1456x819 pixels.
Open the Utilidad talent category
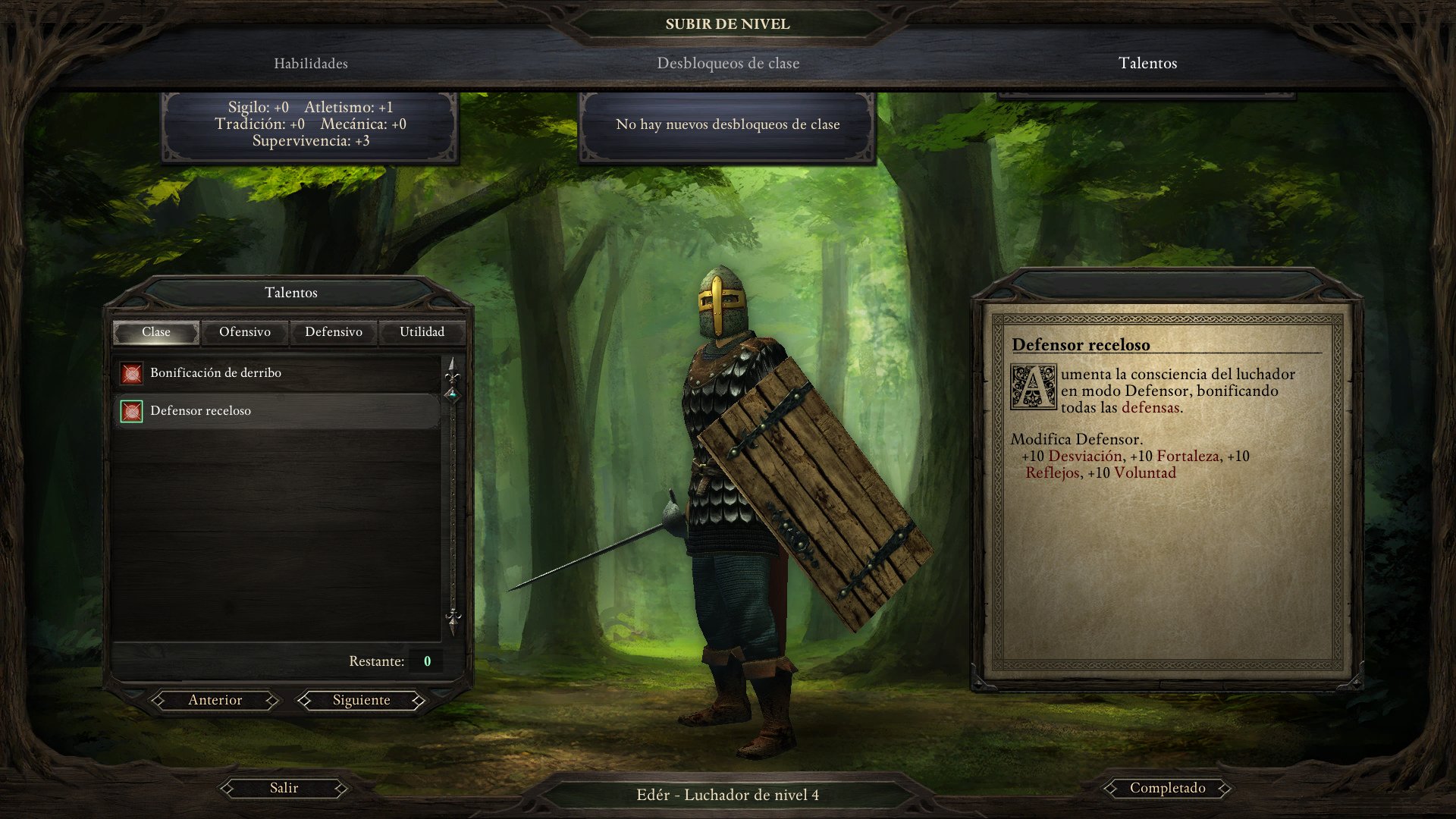423,331
